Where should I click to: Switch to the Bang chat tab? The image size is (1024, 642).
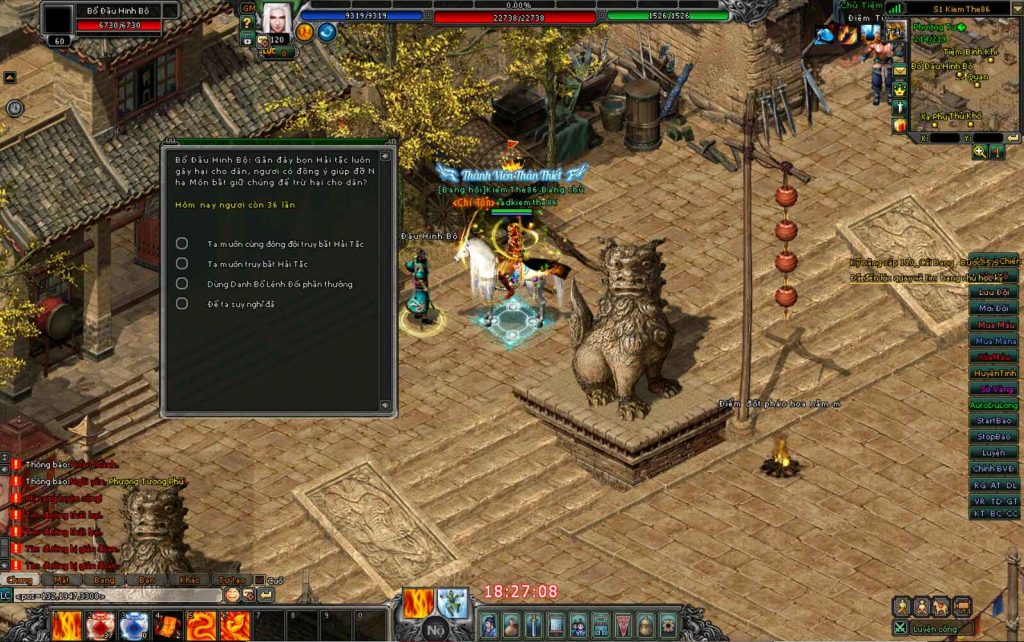pos(104,579)
